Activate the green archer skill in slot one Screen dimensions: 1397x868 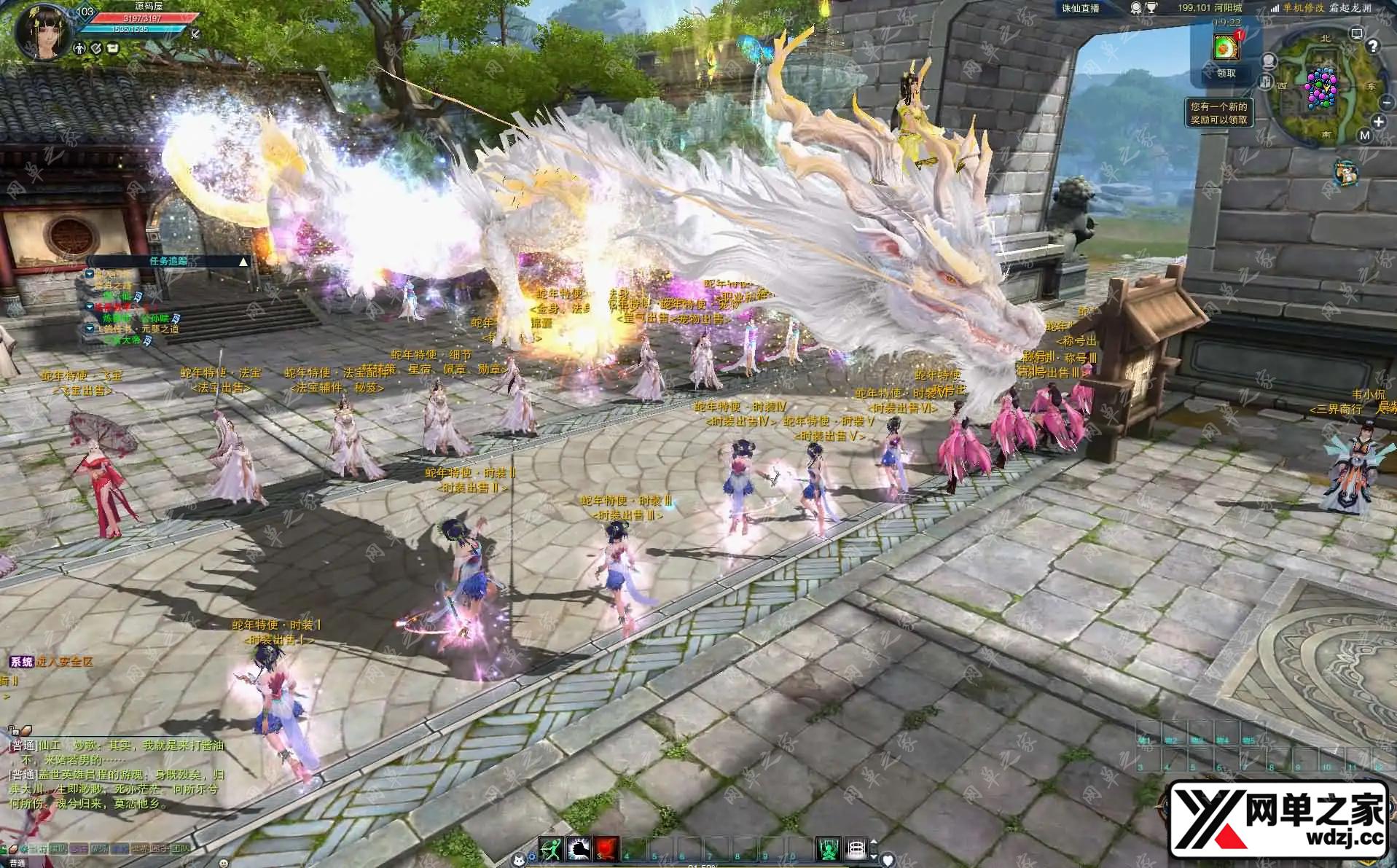(549, 848)
